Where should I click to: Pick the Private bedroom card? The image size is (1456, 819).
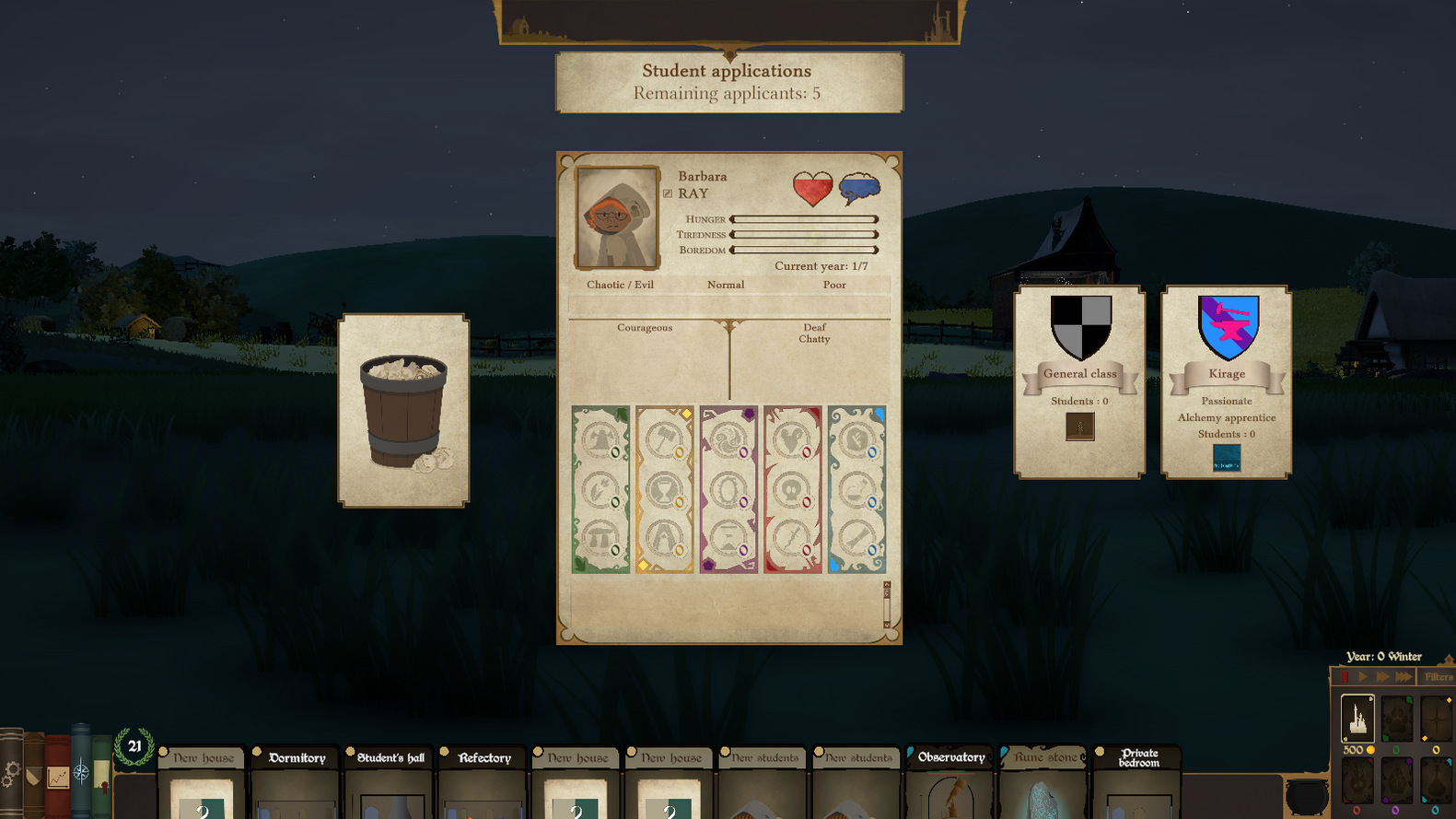tap(1138, 779)
